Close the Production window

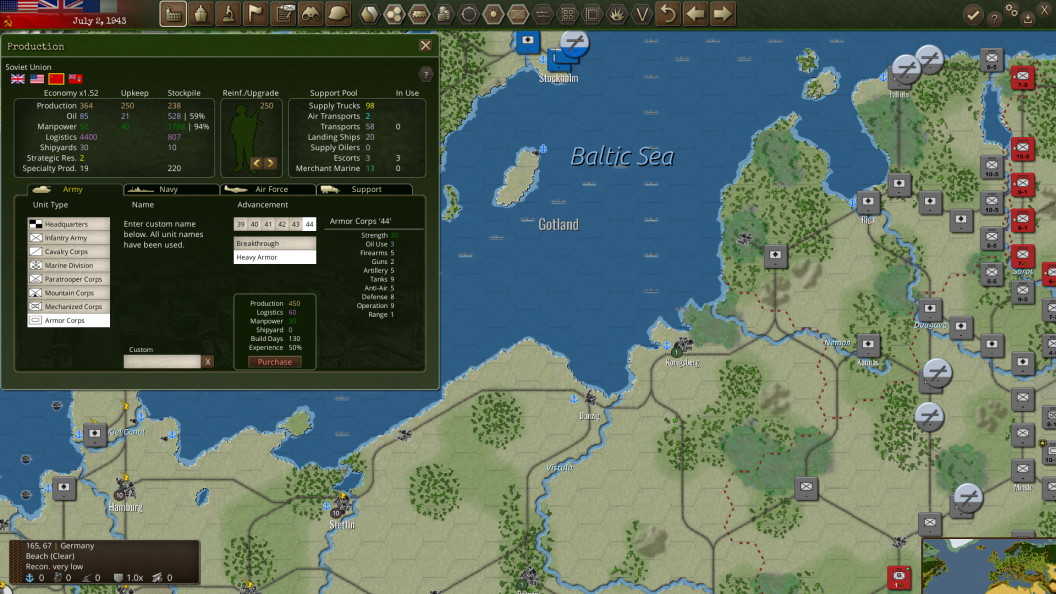[425, 45]
